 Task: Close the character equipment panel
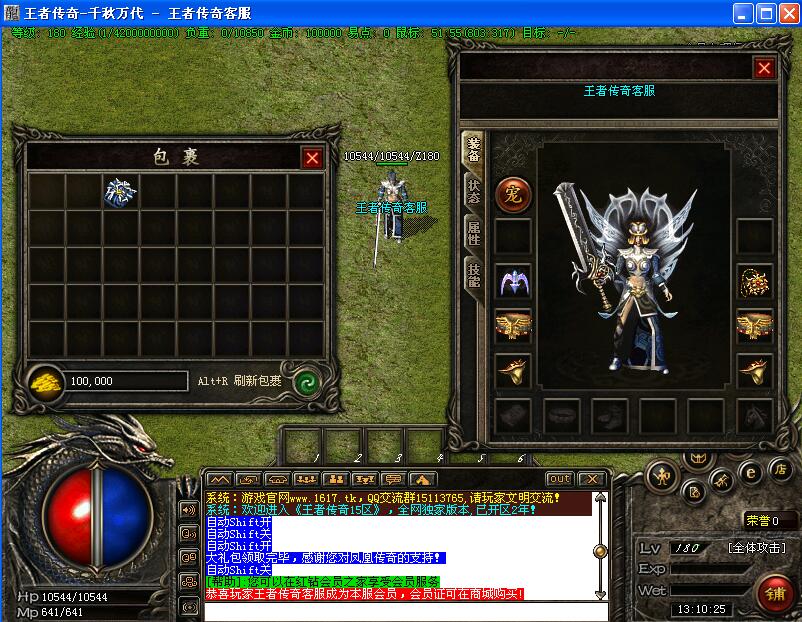[764, 68]
